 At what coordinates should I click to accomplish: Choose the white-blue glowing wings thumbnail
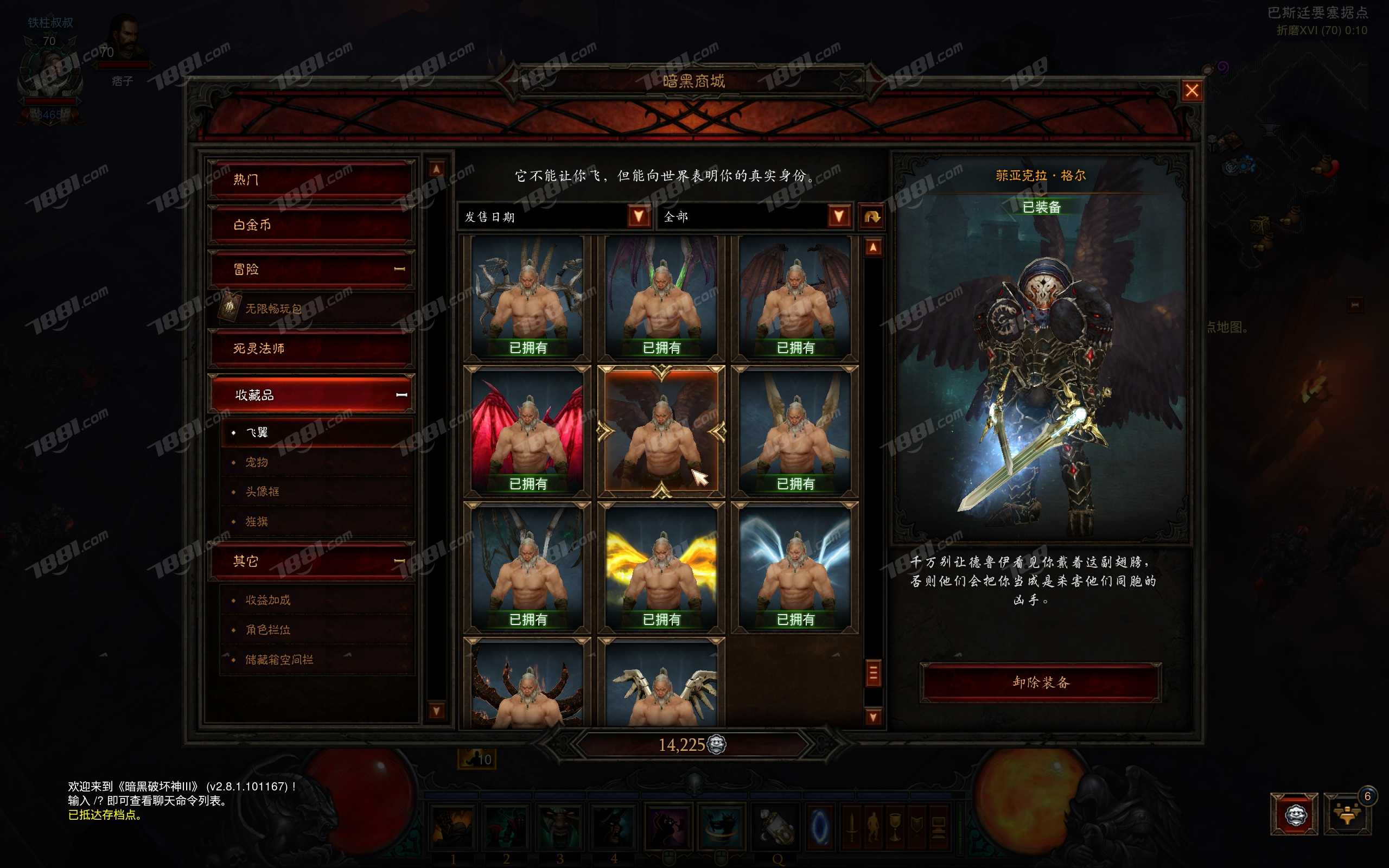795,567
